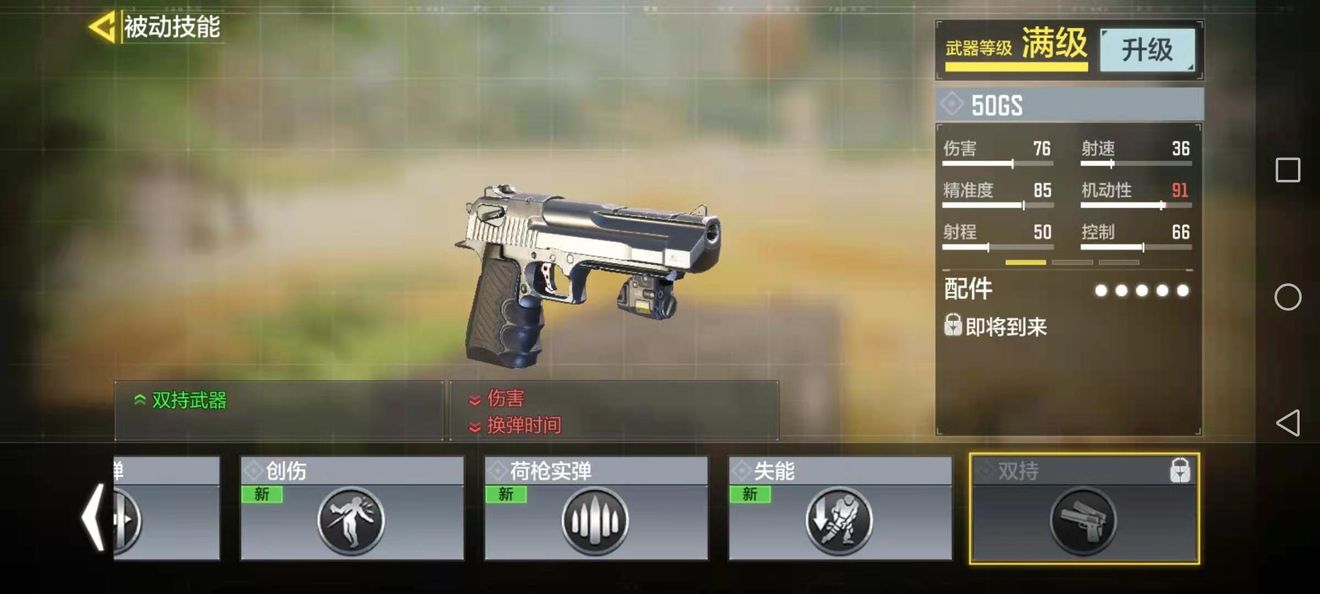Select the 创伤 passive skill card
The width and height of the screenshot is (1320, 594).
pos(351,509)
